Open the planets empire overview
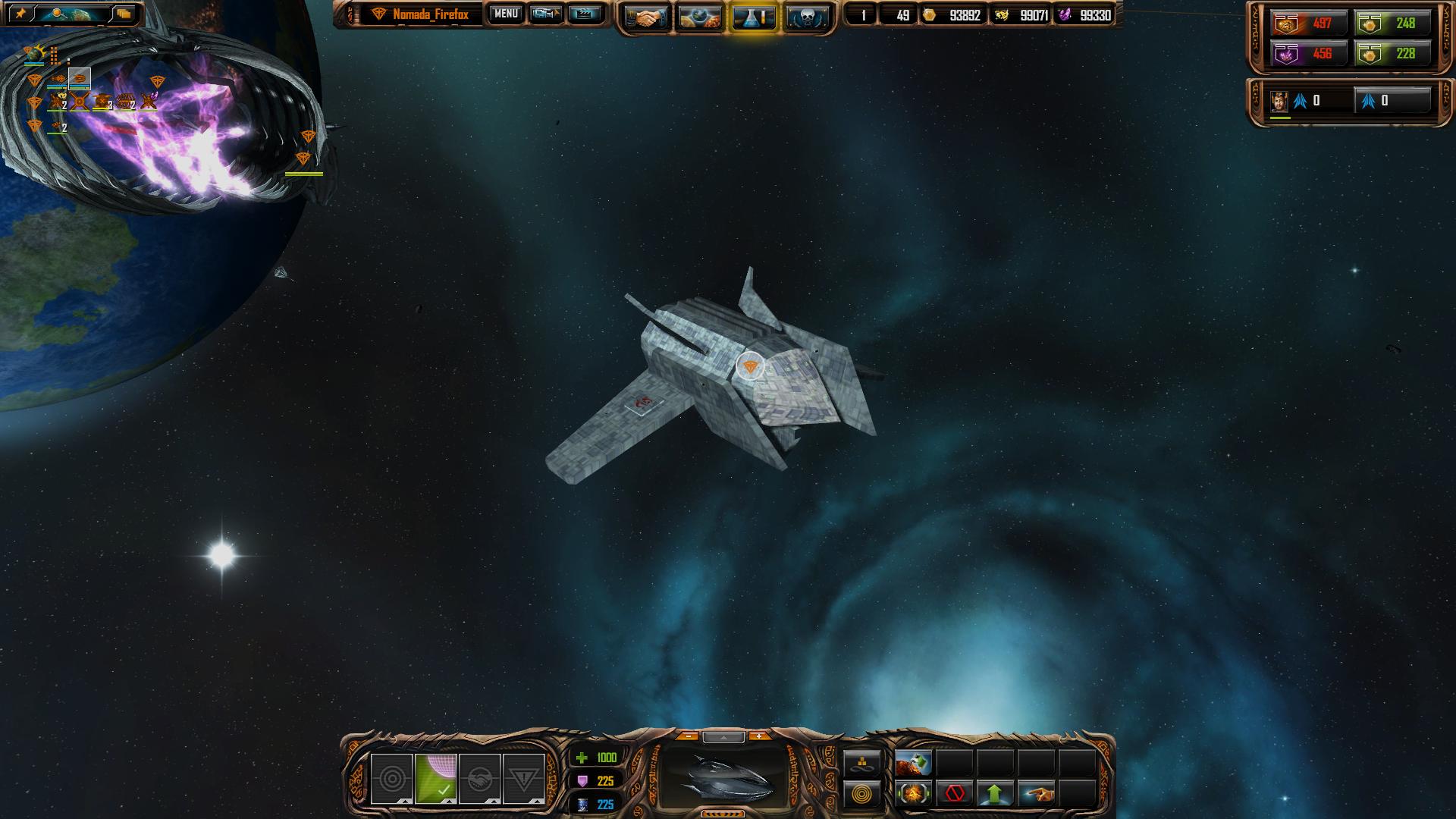The image size is (1456, 819). click(700, 17)
